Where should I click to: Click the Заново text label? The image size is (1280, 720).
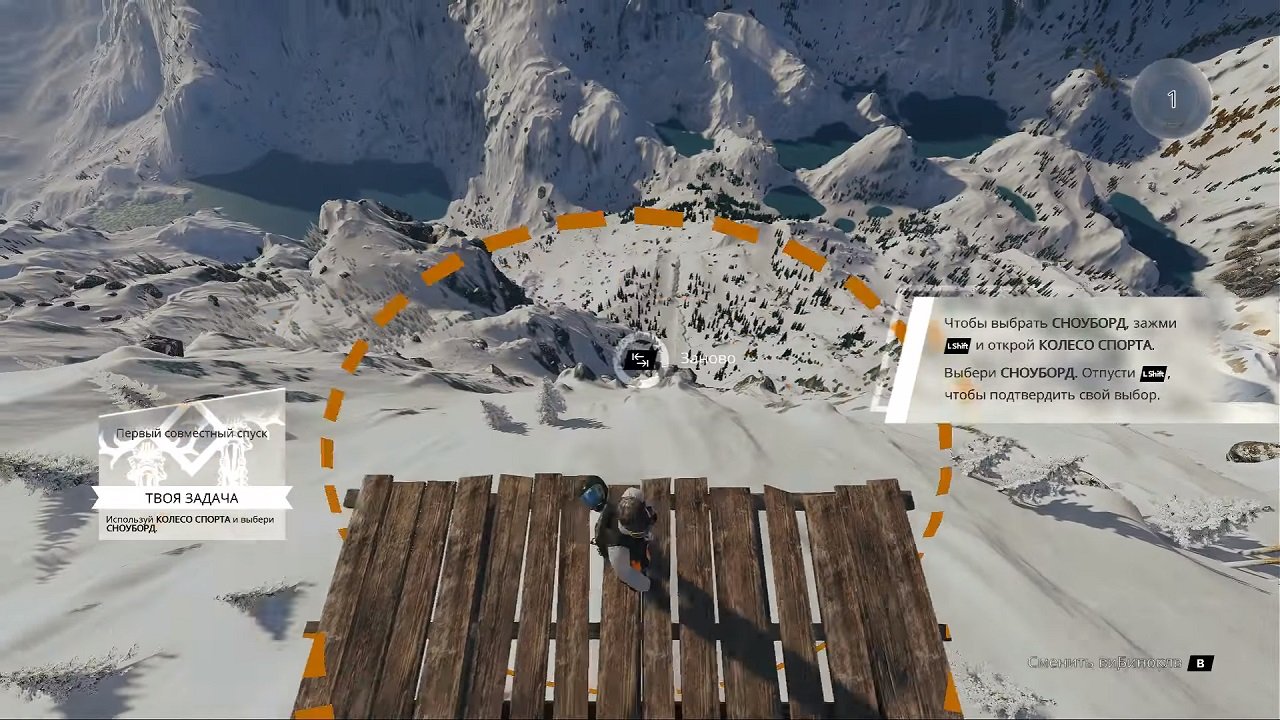tap(706, 356)
